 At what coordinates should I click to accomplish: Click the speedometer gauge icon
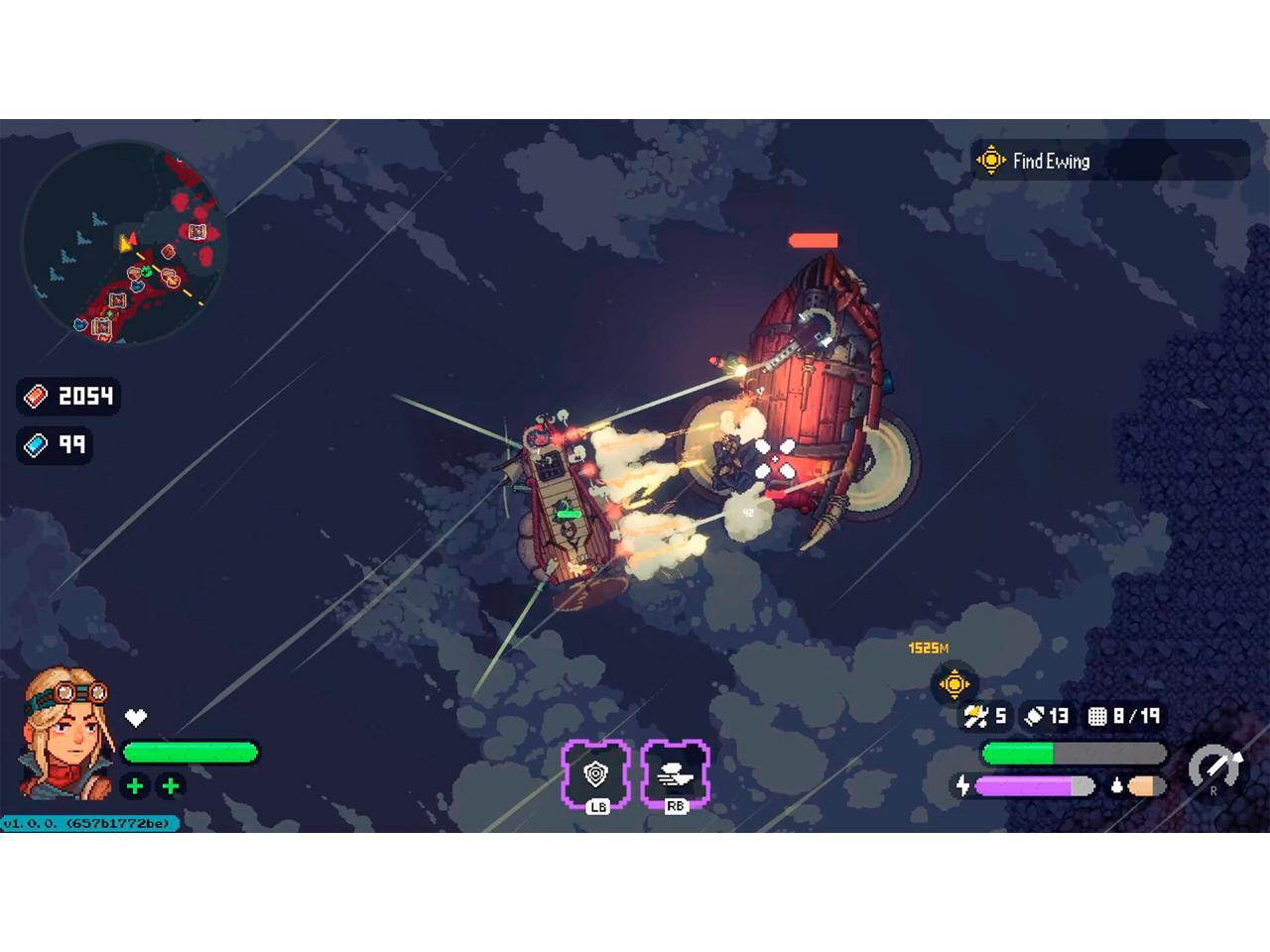(1214, 767)
